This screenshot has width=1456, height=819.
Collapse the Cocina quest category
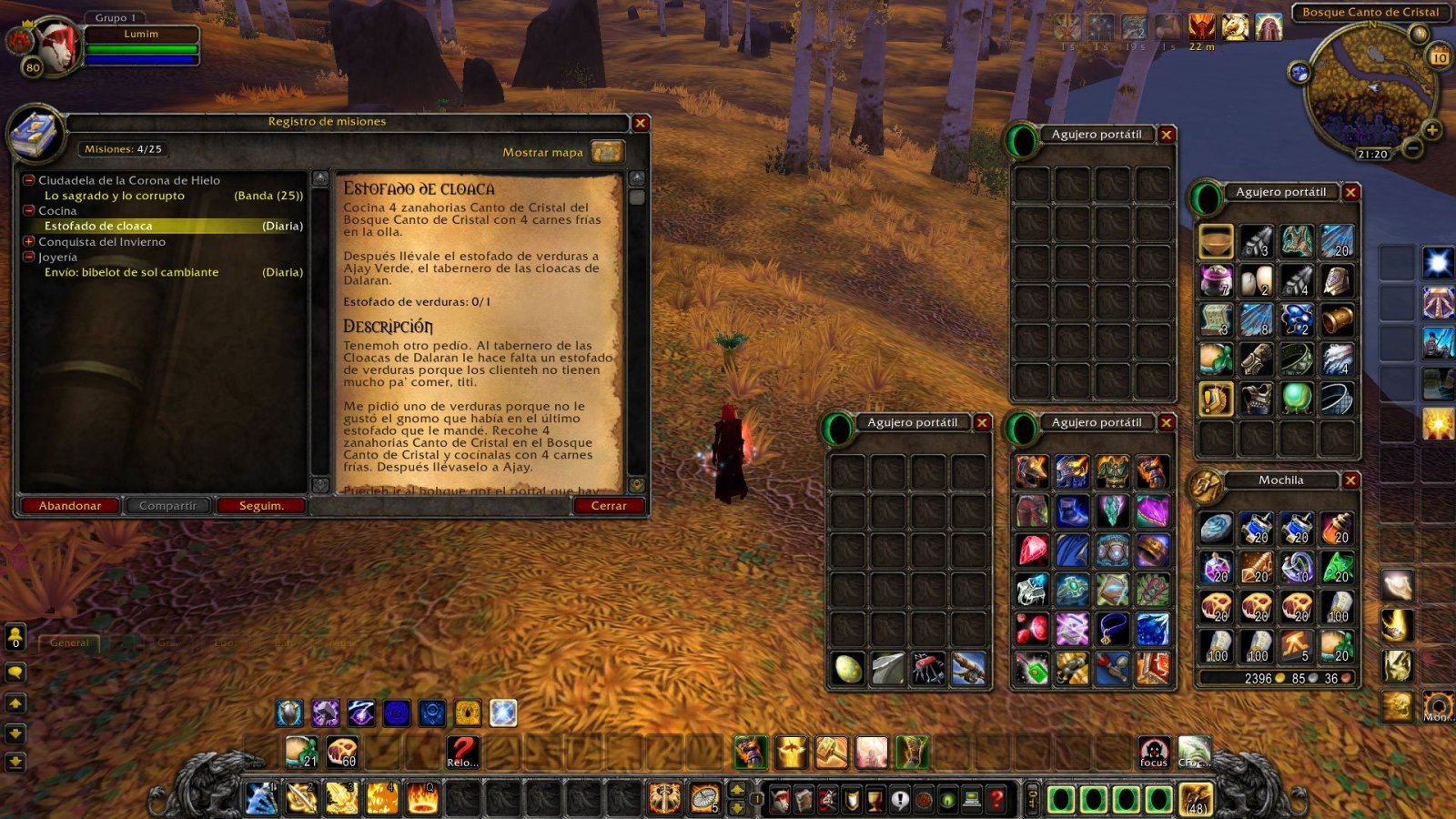click(x=28, y=210)
